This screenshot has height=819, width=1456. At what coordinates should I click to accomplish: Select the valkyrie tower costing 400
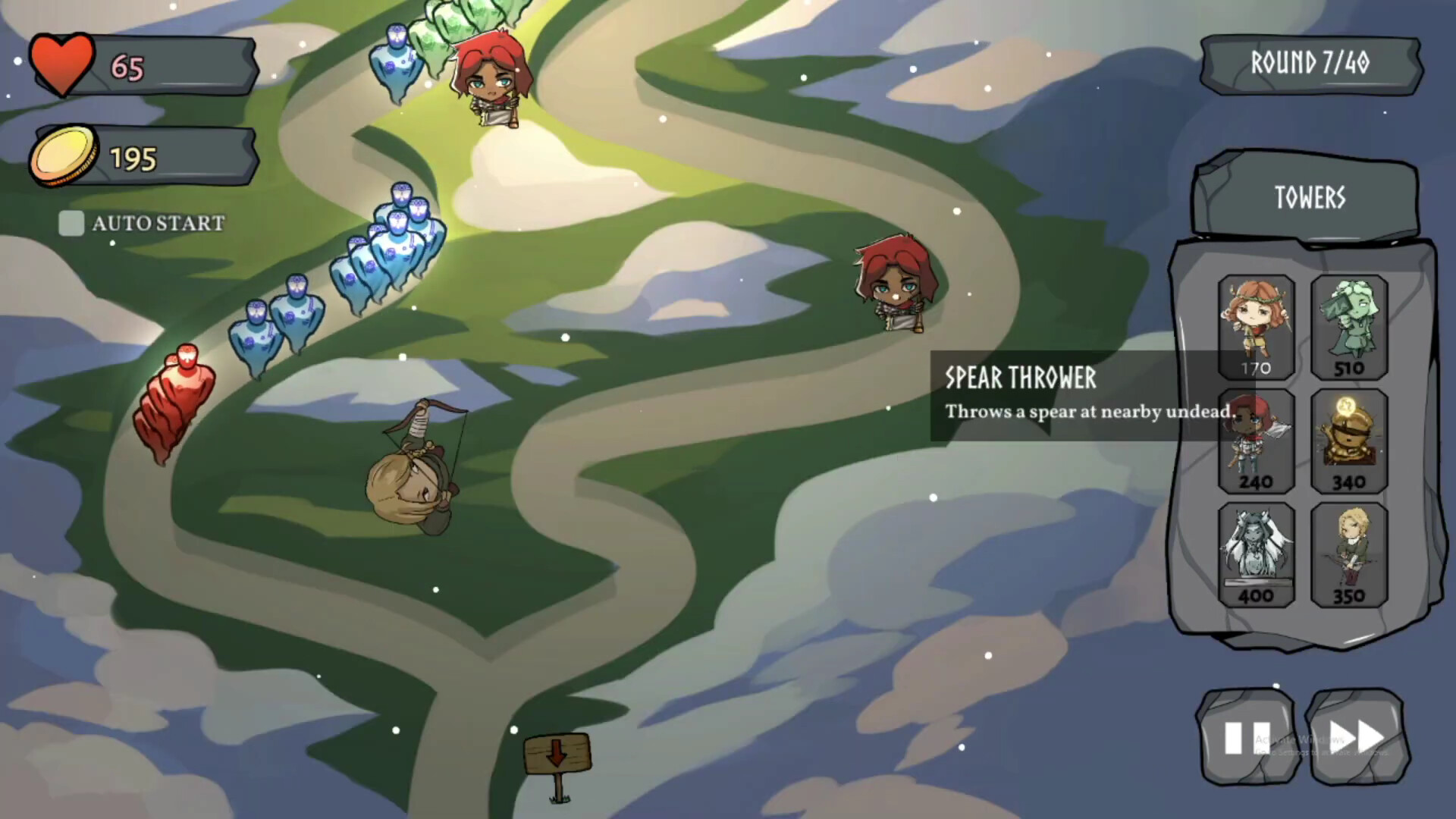point(1255,554)
